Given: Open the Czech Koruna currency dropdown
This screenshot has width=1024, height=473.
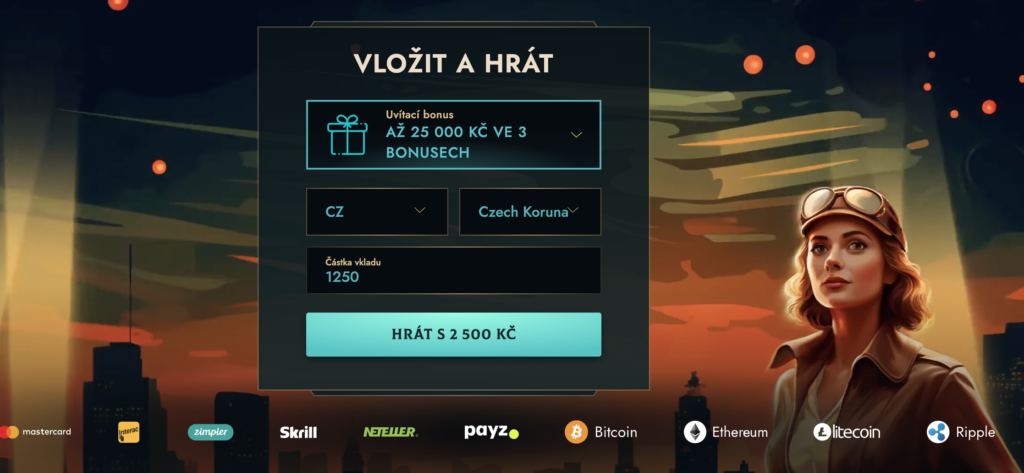Looking at the screenshot, I should 529,211.
